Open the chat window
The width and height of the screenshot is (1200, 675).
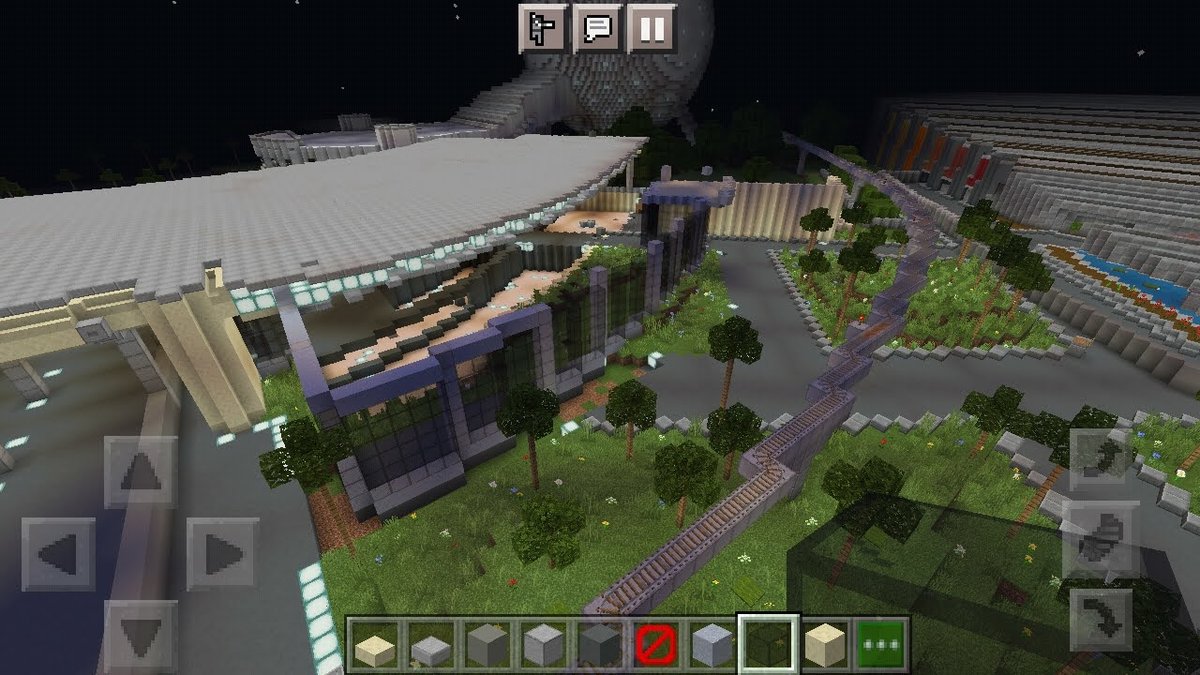point(598,27)
